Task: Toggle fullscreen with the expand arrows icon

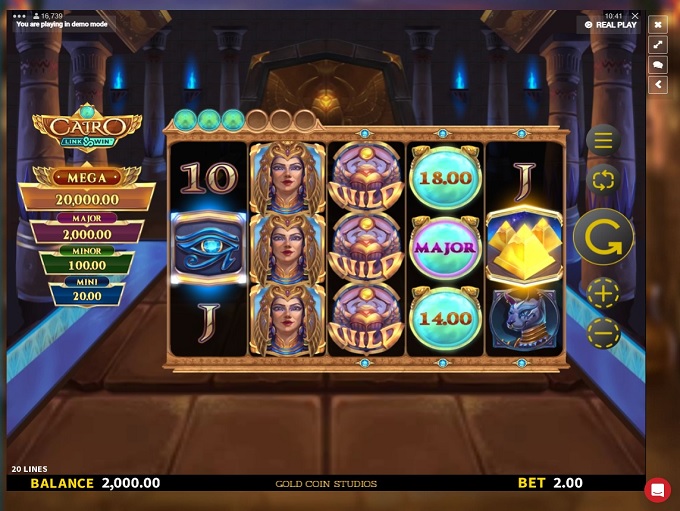Action: click(658, 45)
